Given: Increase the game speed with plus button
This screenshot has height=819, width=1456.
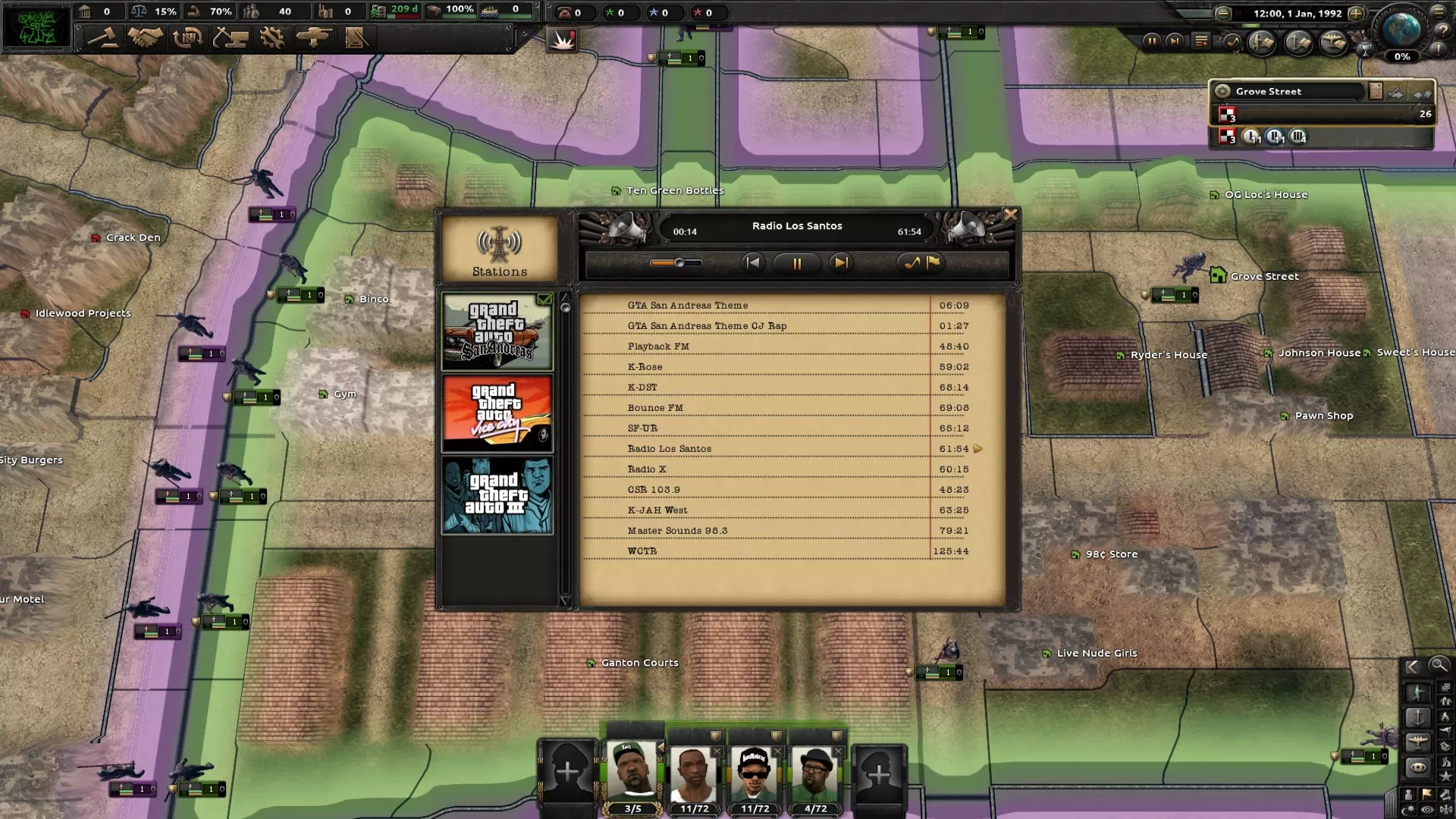Looking at the screenshot, I should 1356,13.
